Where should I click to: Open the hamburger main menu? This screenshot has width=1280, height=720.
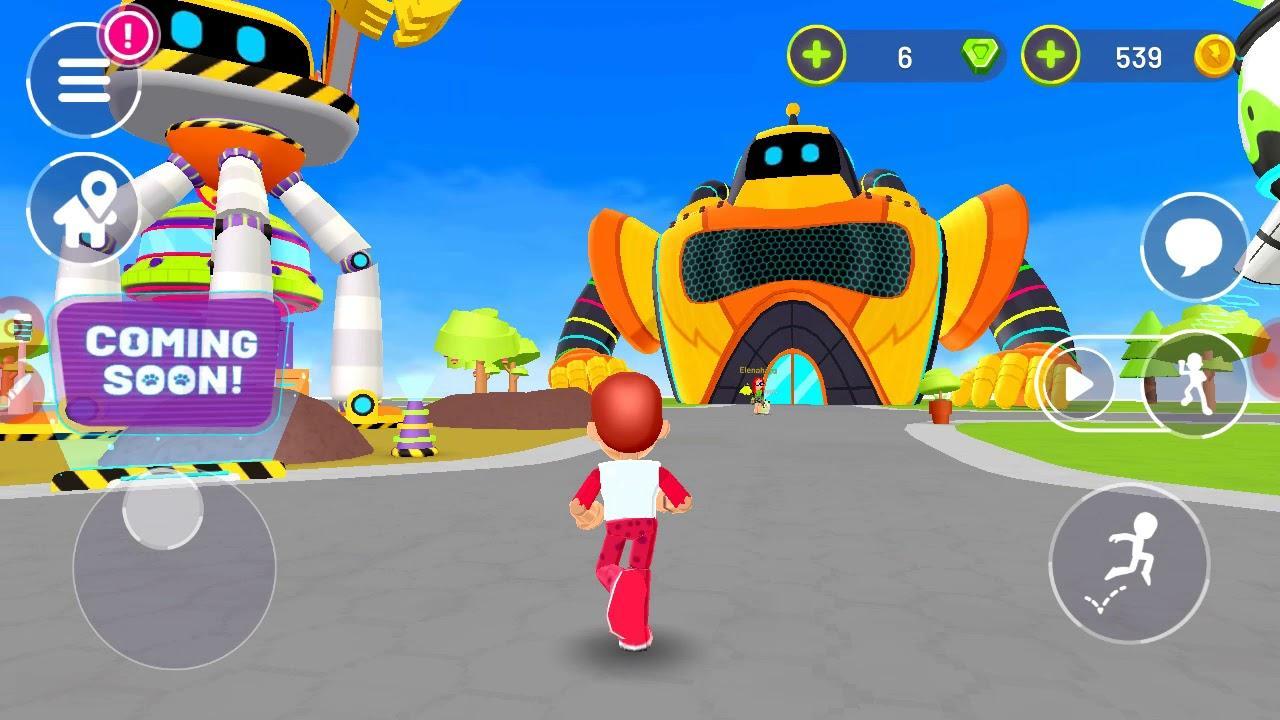(x=82, y=80)
